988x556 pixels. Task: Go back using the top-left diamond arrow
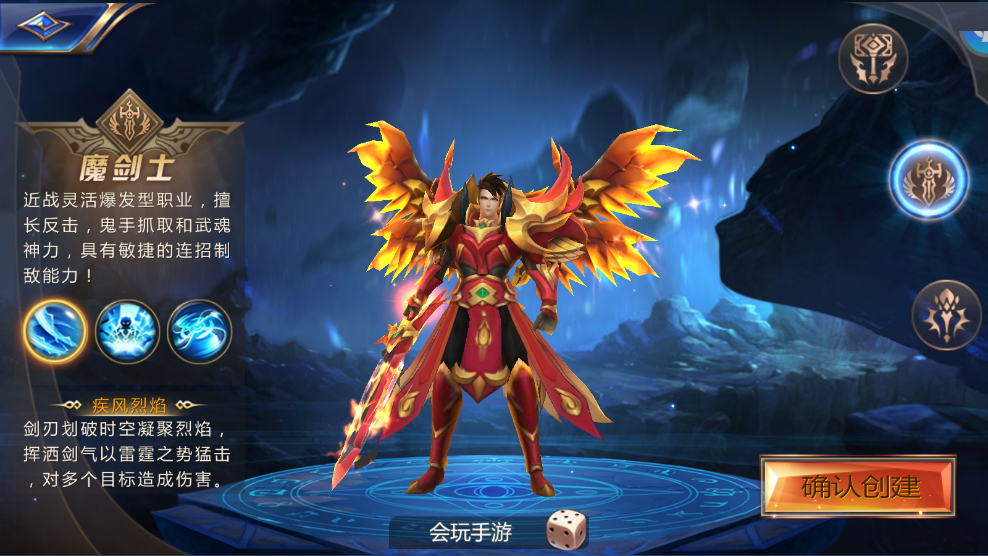click(44, 26)
